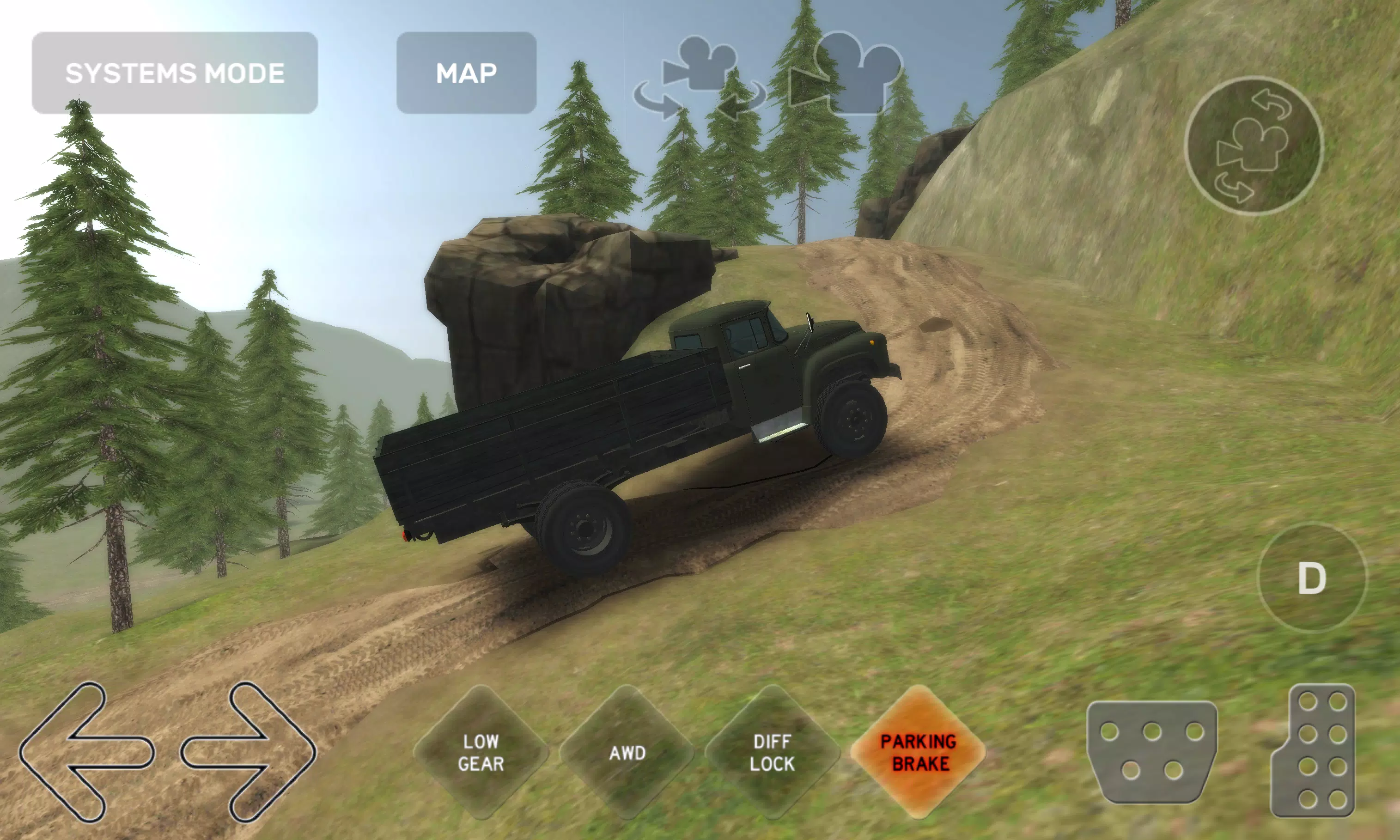This screenshot has height=840, width=1400.
Task: Open SYSTEMS MODE settings
Action: click(x=174, y=72)
